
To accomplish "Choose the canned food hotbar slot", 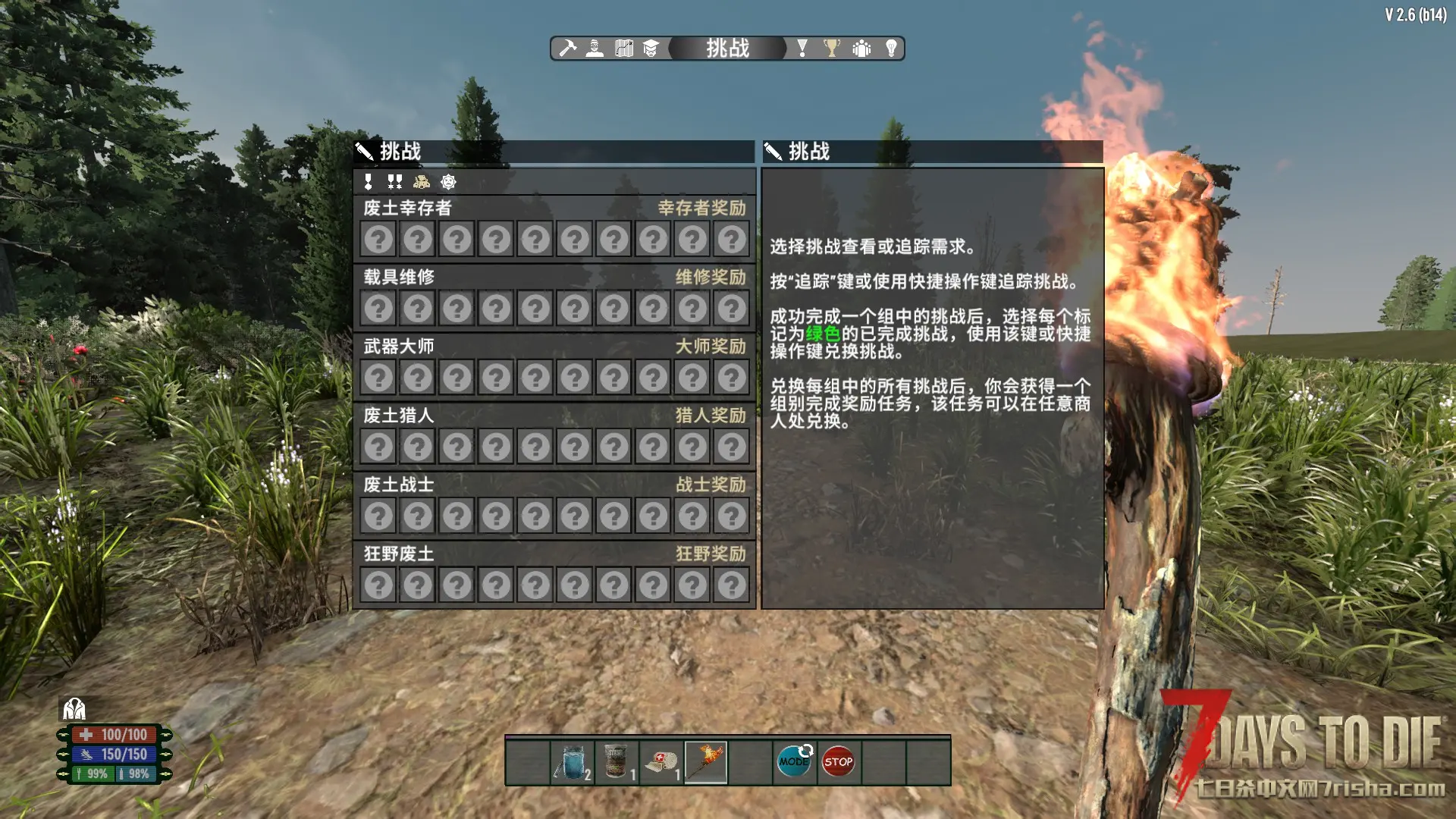I will [x=617, y=762].
